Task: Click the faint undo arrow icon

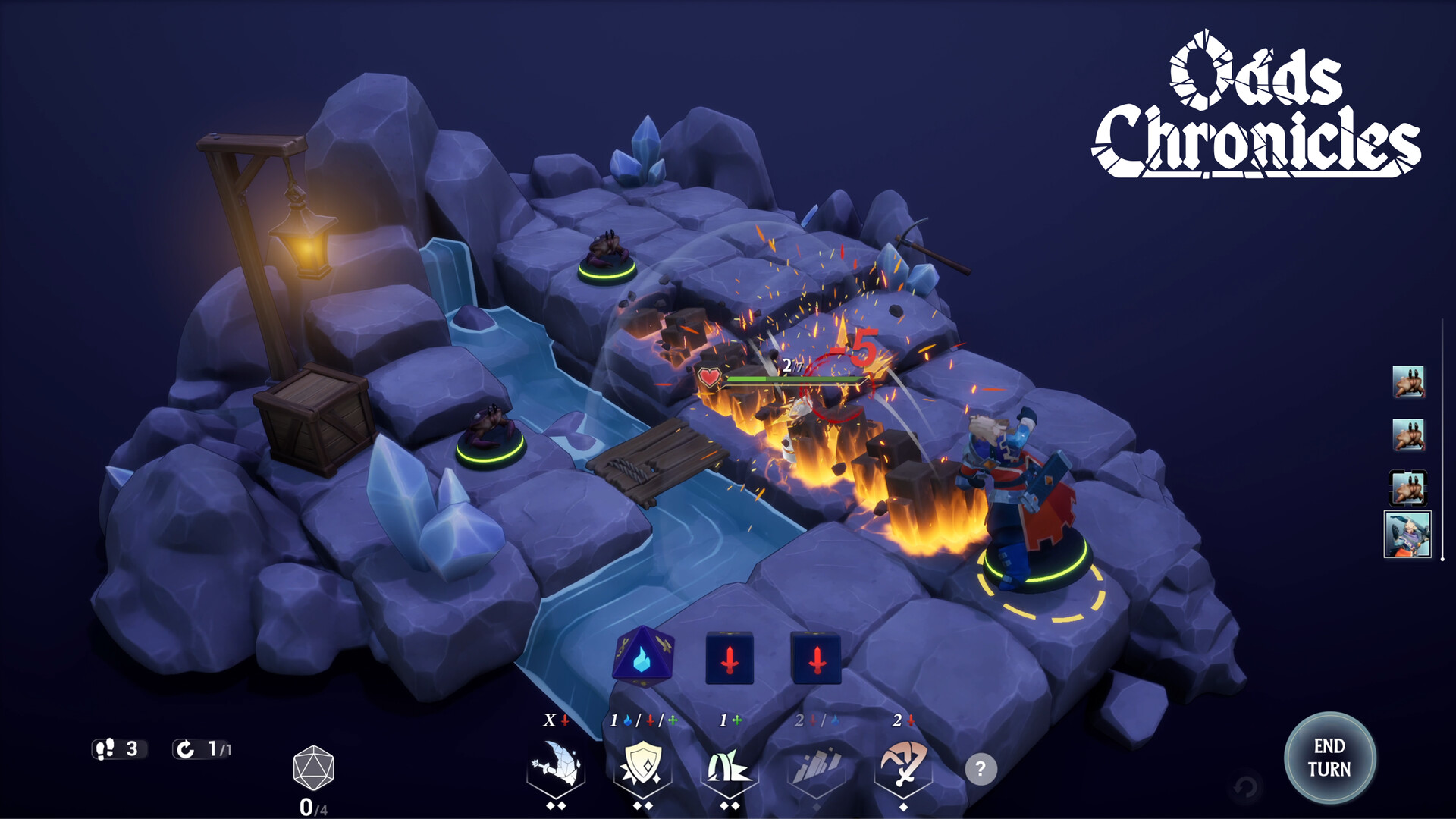Action: click(1245, 788)
